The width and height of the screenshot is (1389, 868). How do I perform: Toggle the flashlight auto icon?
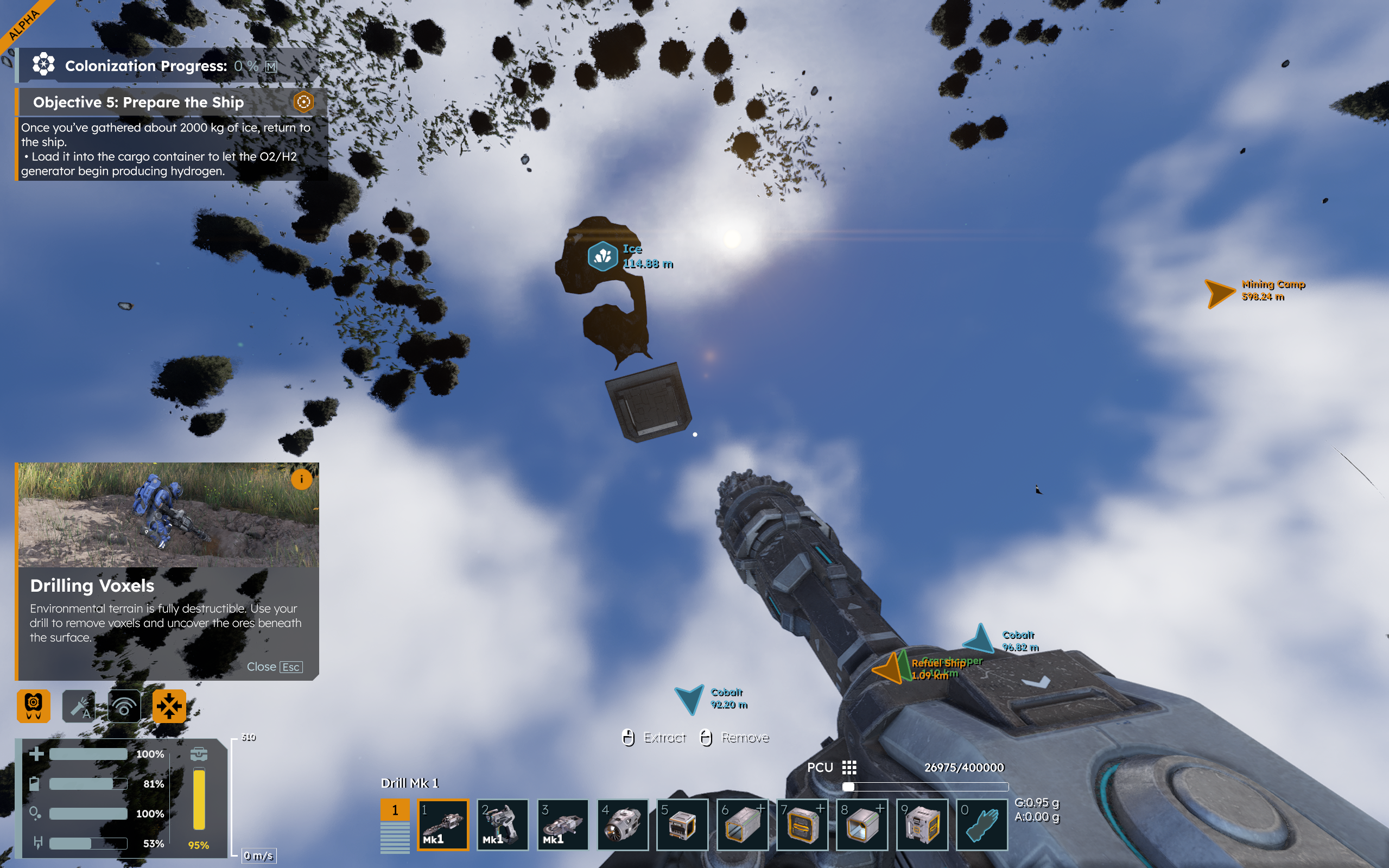click(79, 706)
